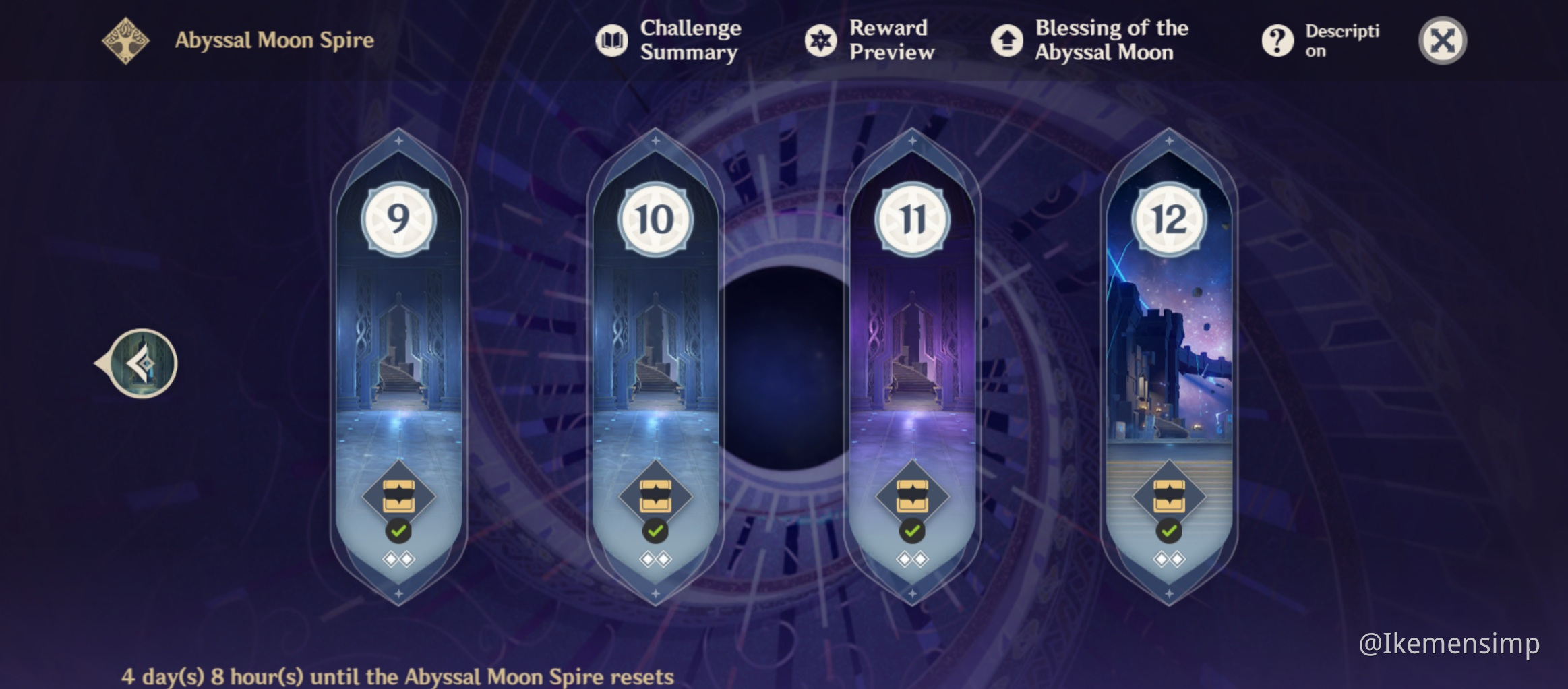
Task: View Blessing of the Abyssal Moon
Action: coord(1007,40)
